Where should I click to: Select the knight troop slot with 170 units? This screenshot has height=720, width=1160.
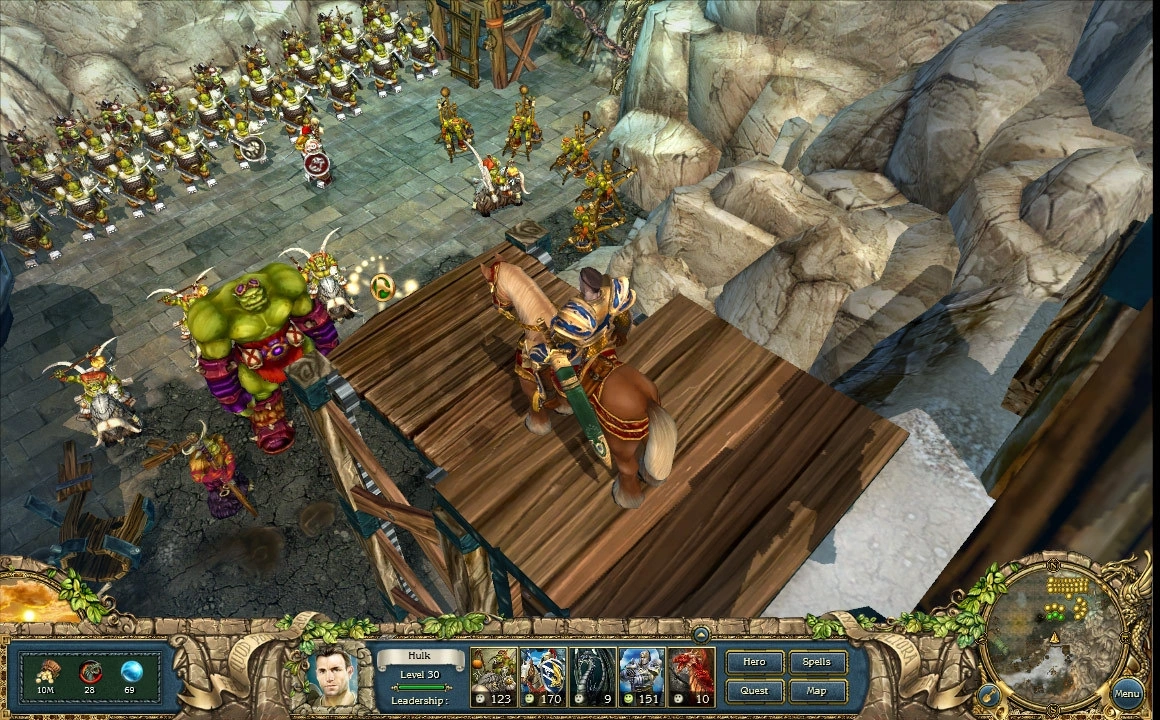[543, 675]
